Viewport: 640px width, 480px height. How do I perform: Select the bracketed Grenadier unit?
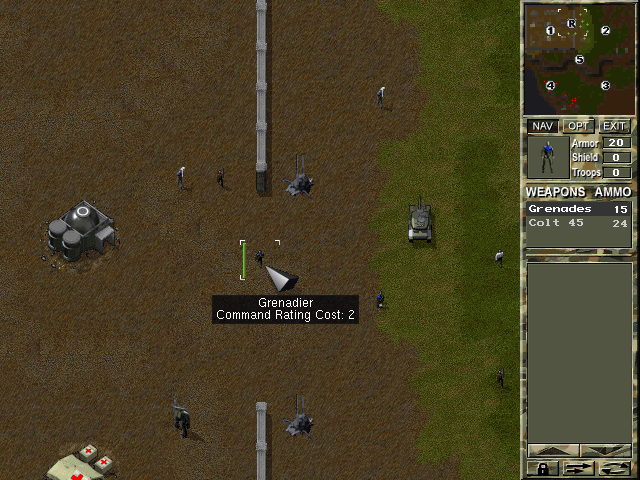[x=260, y=258]
